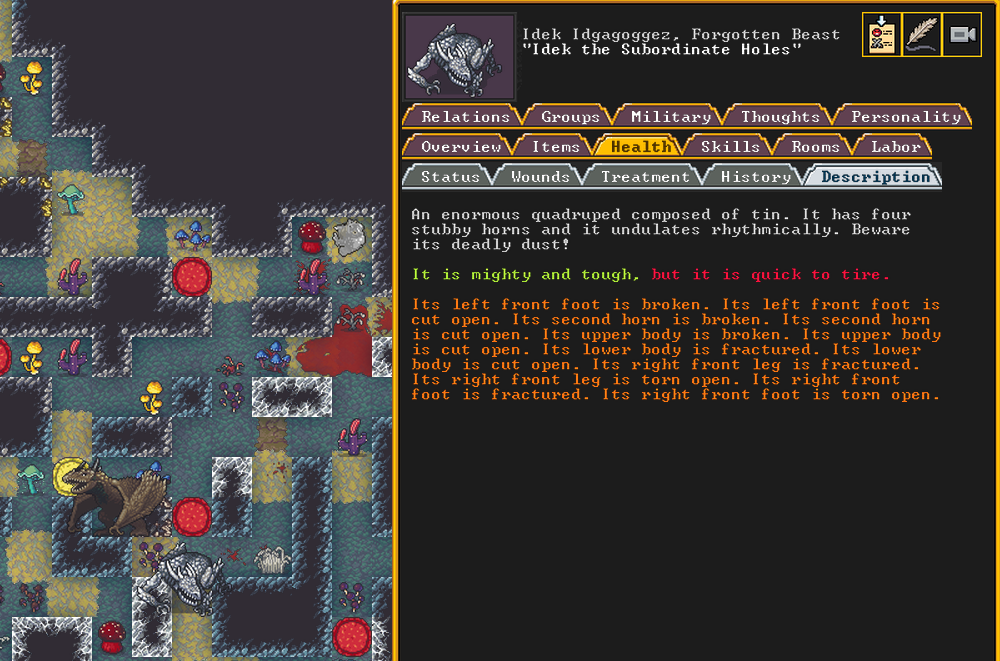
Task: Select the Description sub-tab
Action: pyautogui.click(x=875, y=177)
